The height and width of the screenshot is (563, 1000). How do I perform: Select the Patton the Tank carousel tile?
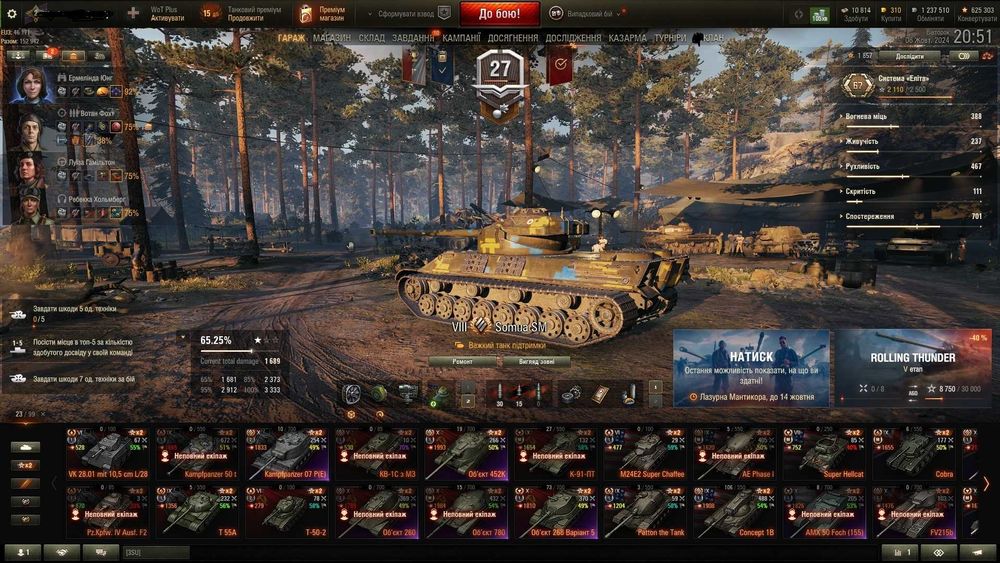pyautogui.click(x=647, y=513)
